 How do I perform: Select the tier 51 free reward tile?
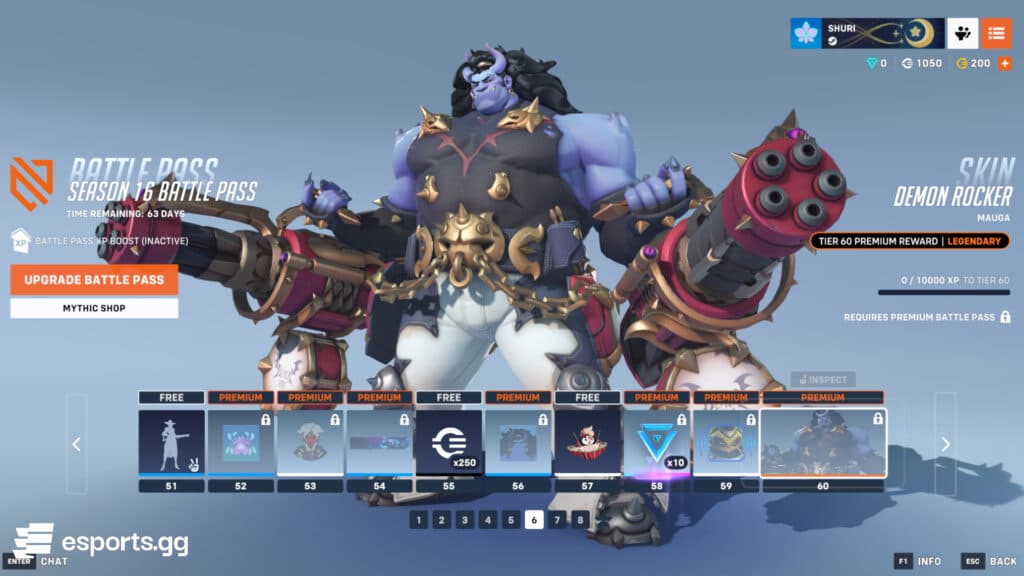(x=171, y=441)
